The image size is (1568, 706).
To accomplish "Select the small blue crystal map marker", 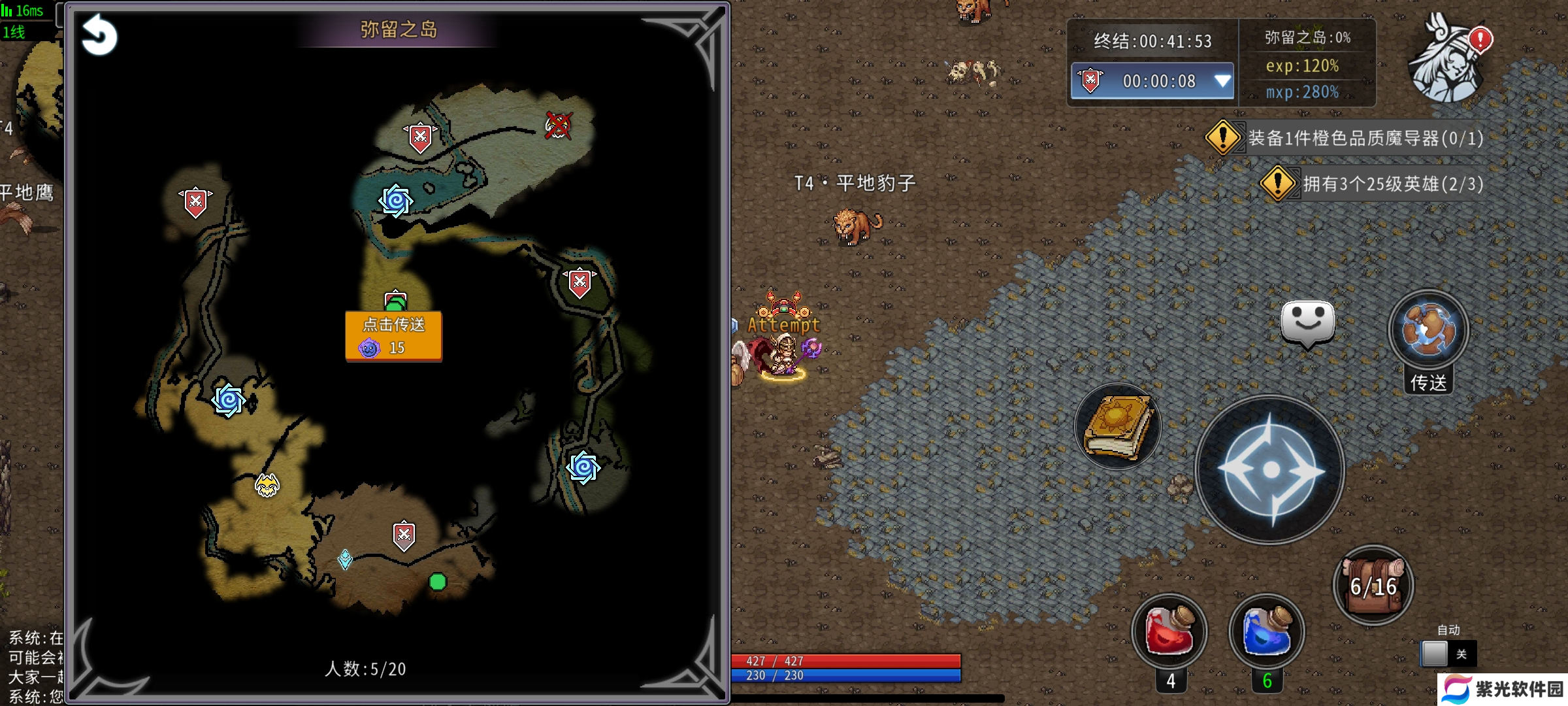I will (345, 559).
